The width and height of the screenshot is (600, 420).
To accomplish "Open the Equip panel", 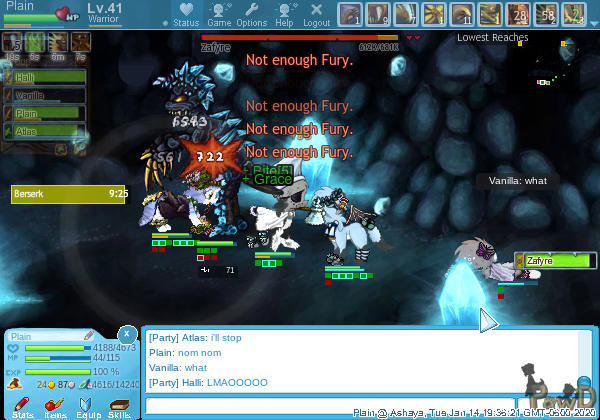I will point(87,405).
